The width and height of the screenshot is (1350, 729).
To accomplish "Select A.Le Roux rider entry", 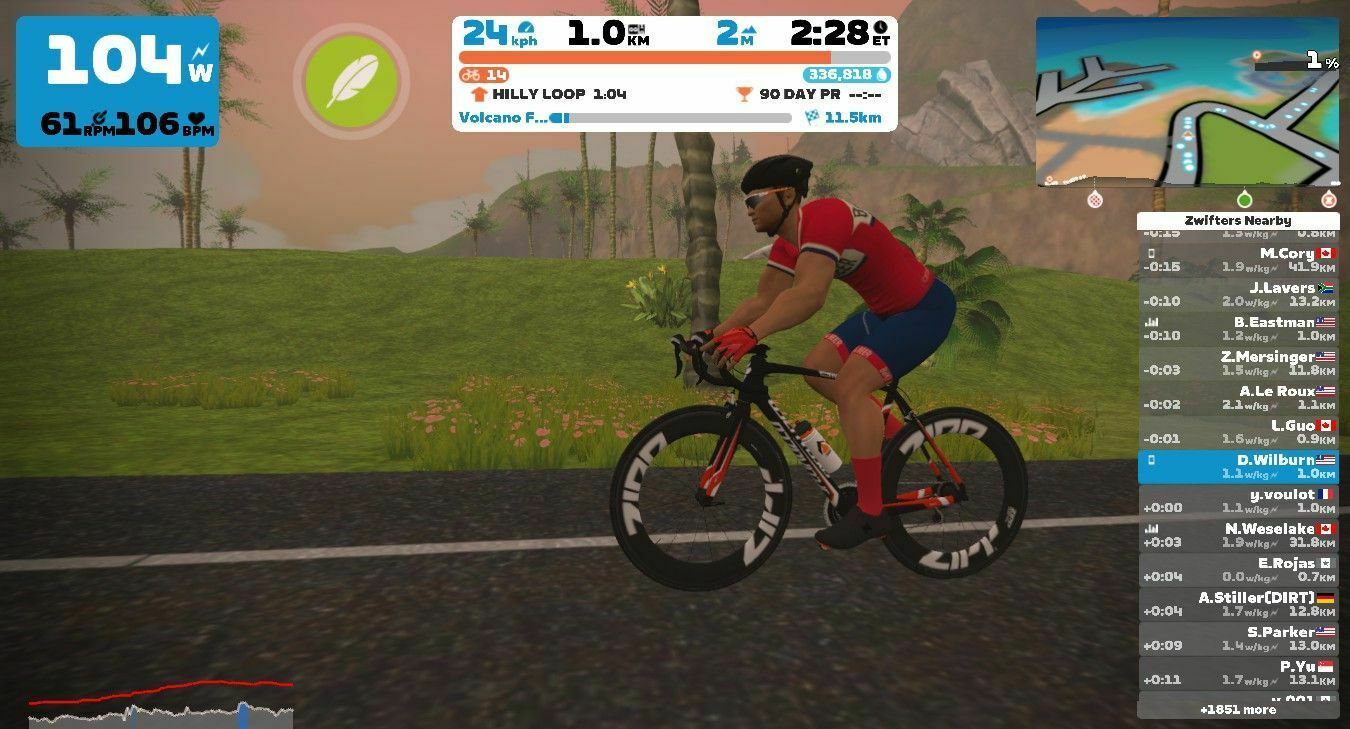I will 1238,398.
